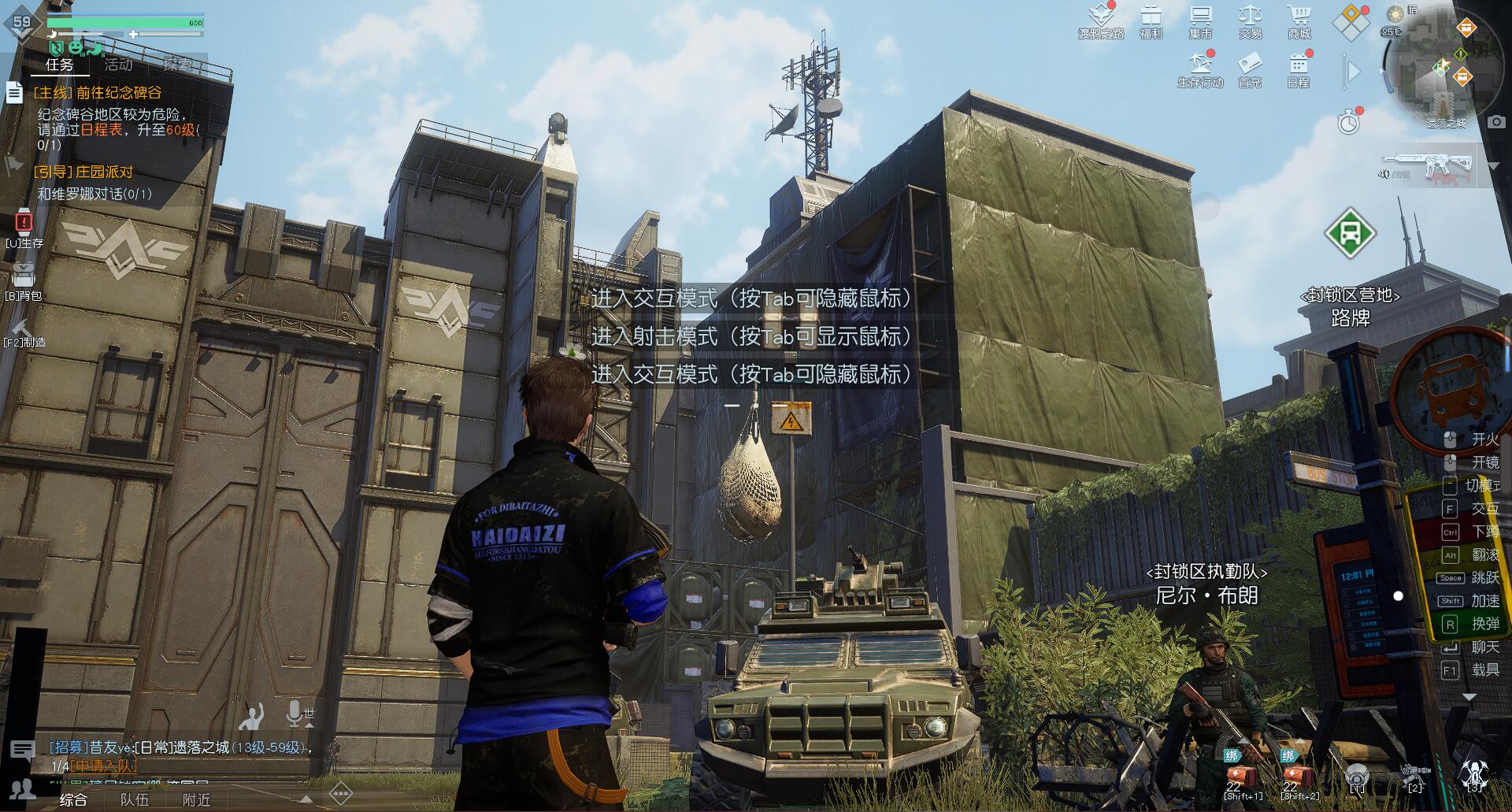This screenshot has width=1512, height=812.
Task: Open the 生存行动 island event
Action: (1200, 67)
